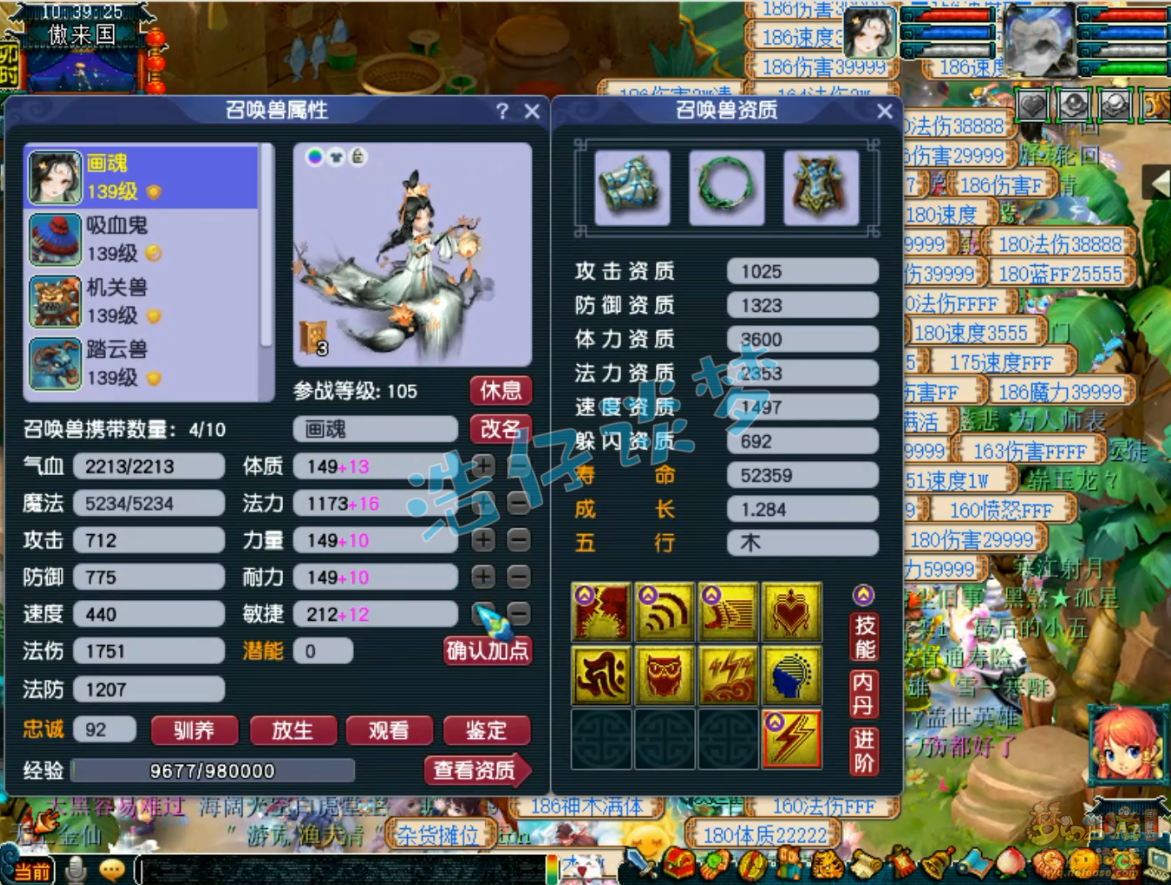Image resolution: width=1171 pixels, height=885 pixels.
Task: Close the 召唤兽资质 window
Action: [x=884, y=111]
